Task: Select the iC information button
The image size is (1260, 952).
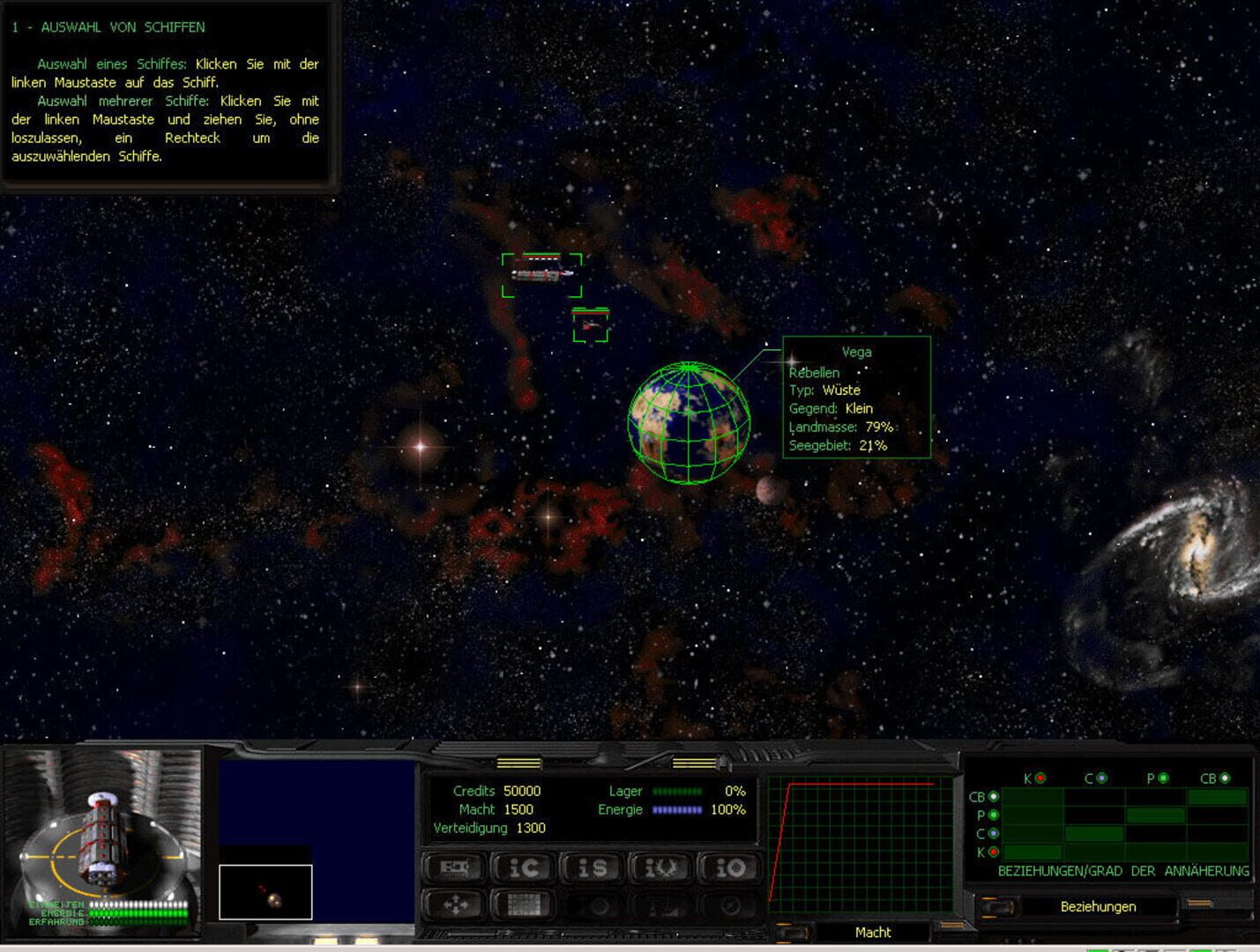Action: (526, 868)
